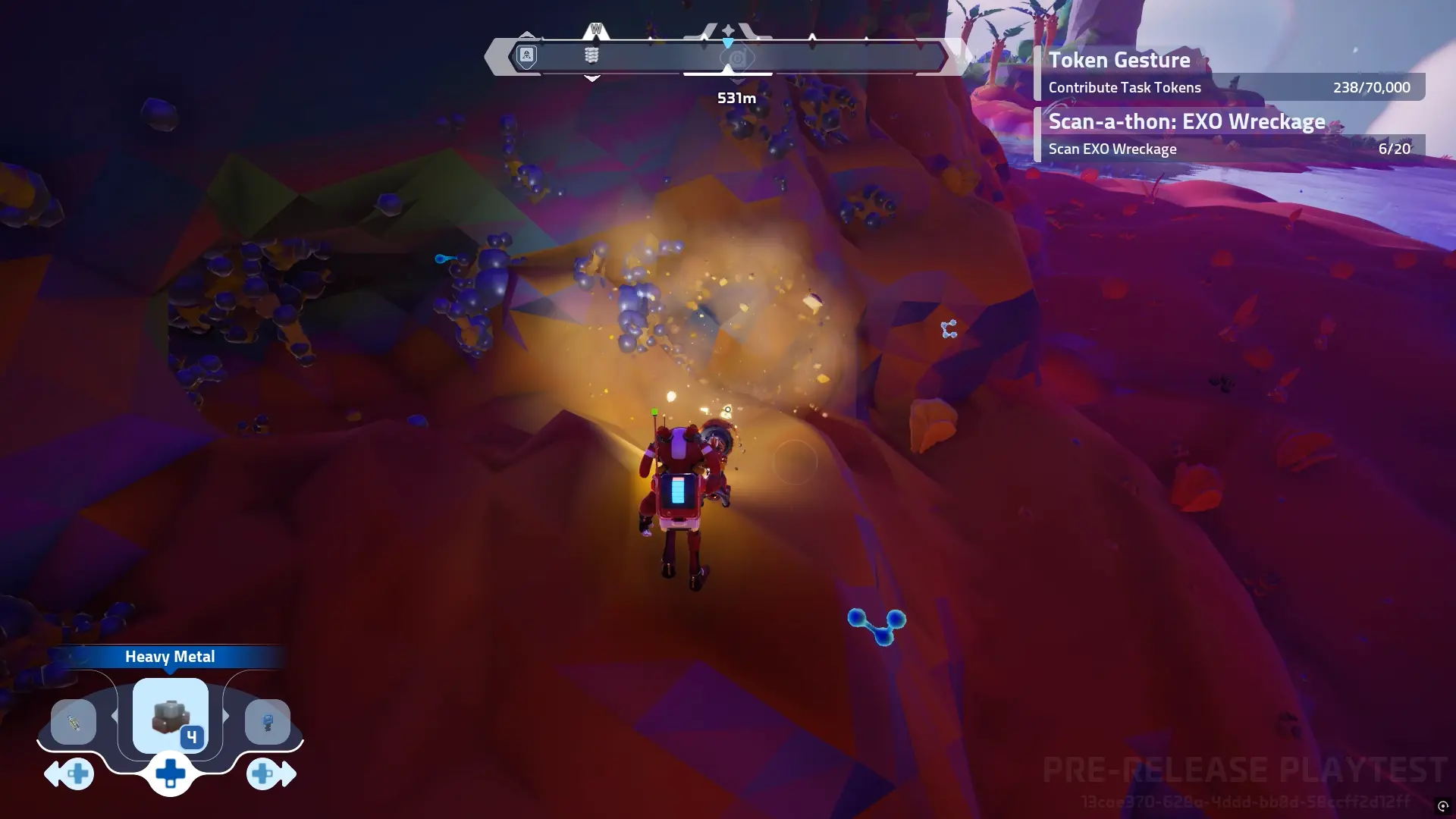Click the blue compass position indicator arrow
The image size is (1456, 819).
[729, 43]
